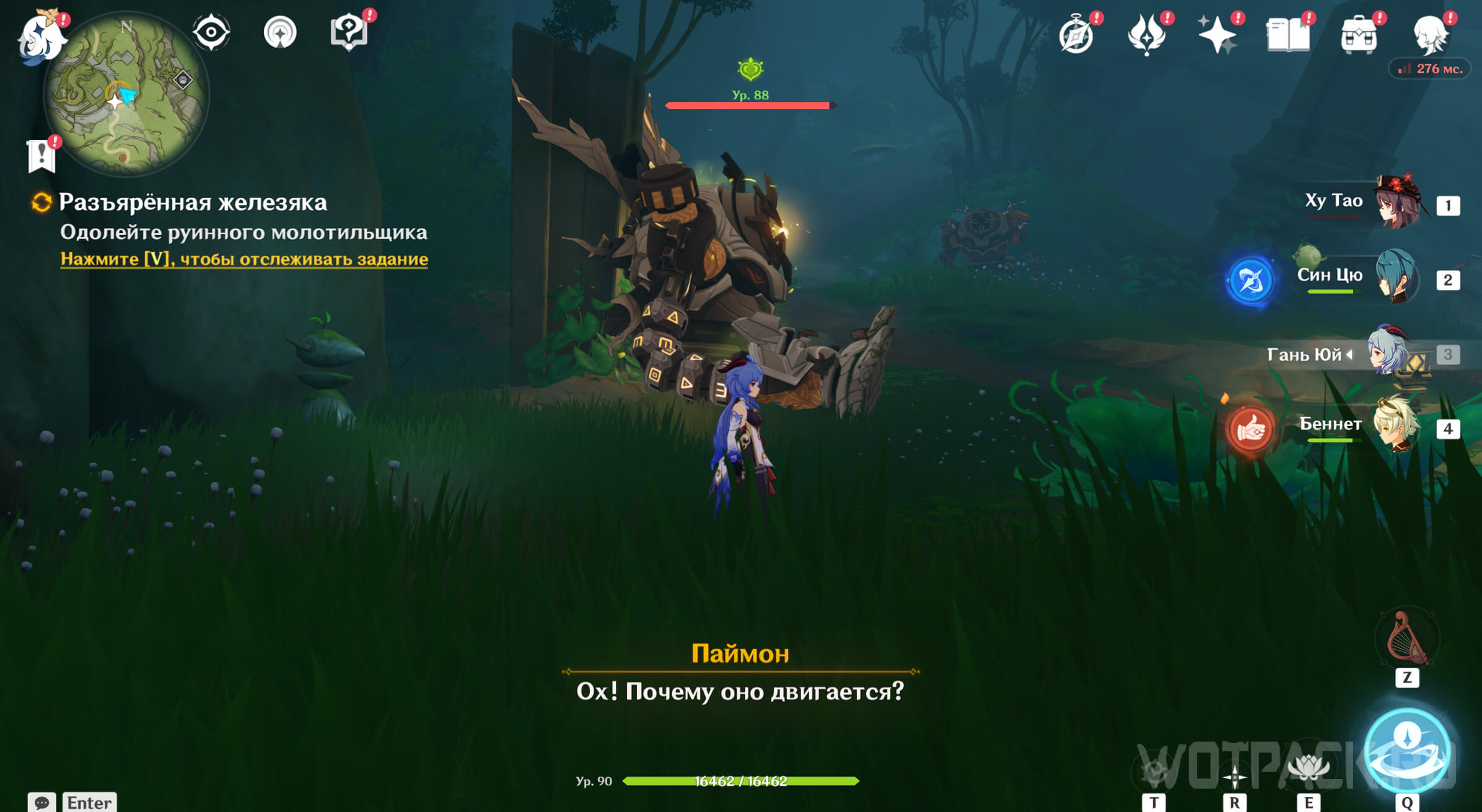
Task: Trigger Син Цю's blue elemental burst
Action: click(1250, 281)
